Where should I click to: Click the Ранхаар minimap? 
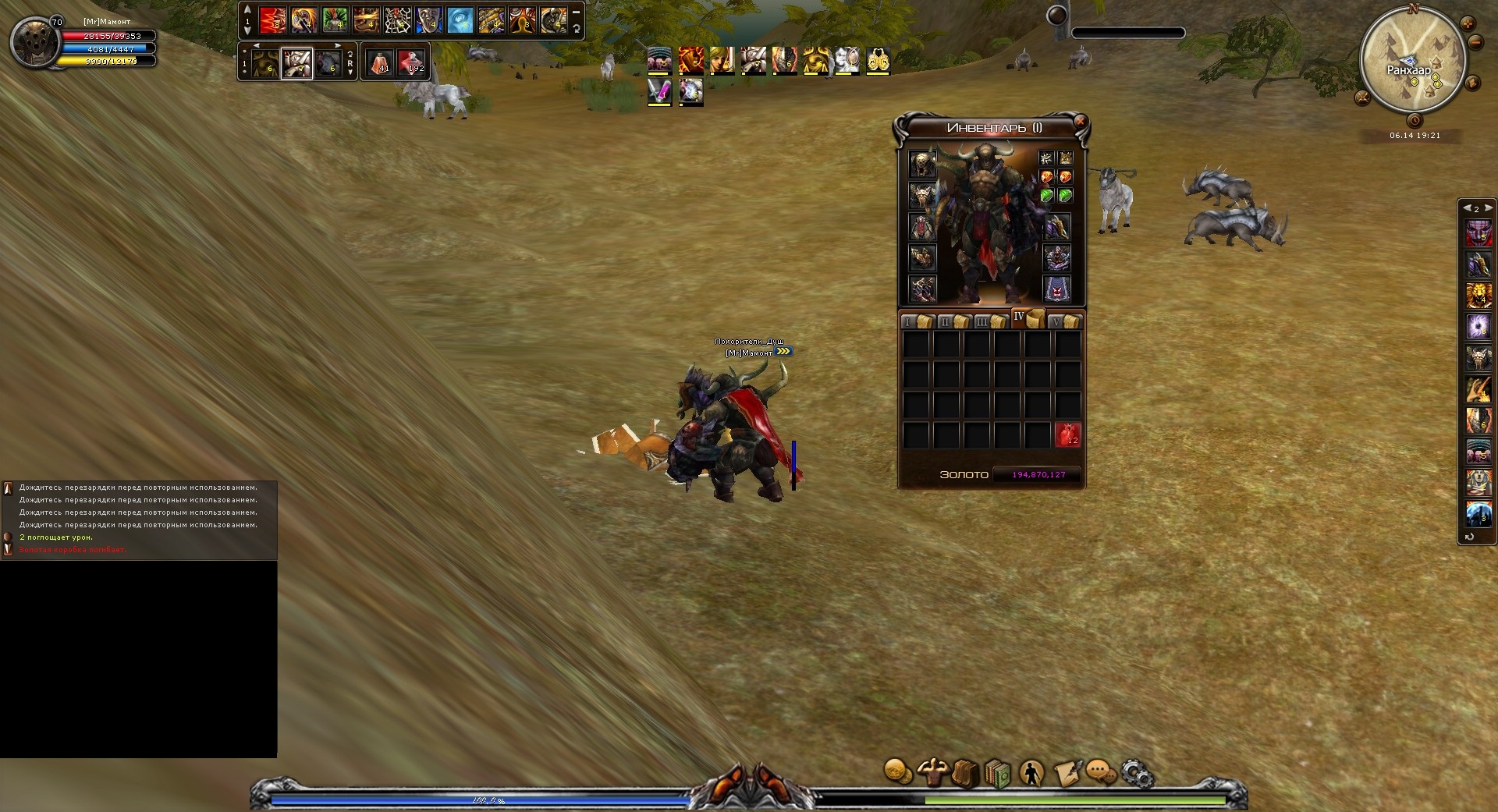(x=1411, y=62)
